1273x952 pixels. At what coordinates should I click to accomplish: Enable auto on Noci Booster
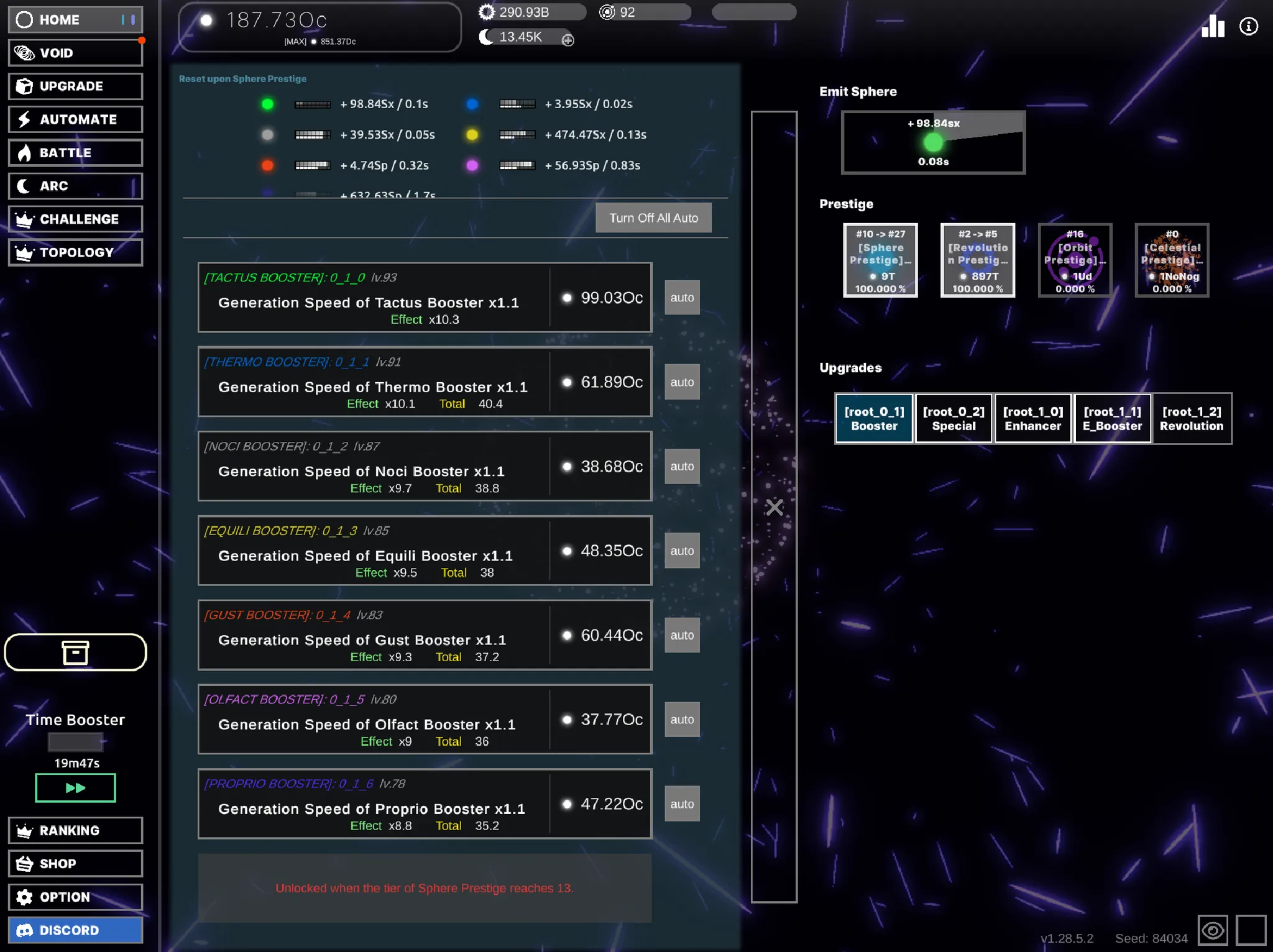tap(682, 466)
